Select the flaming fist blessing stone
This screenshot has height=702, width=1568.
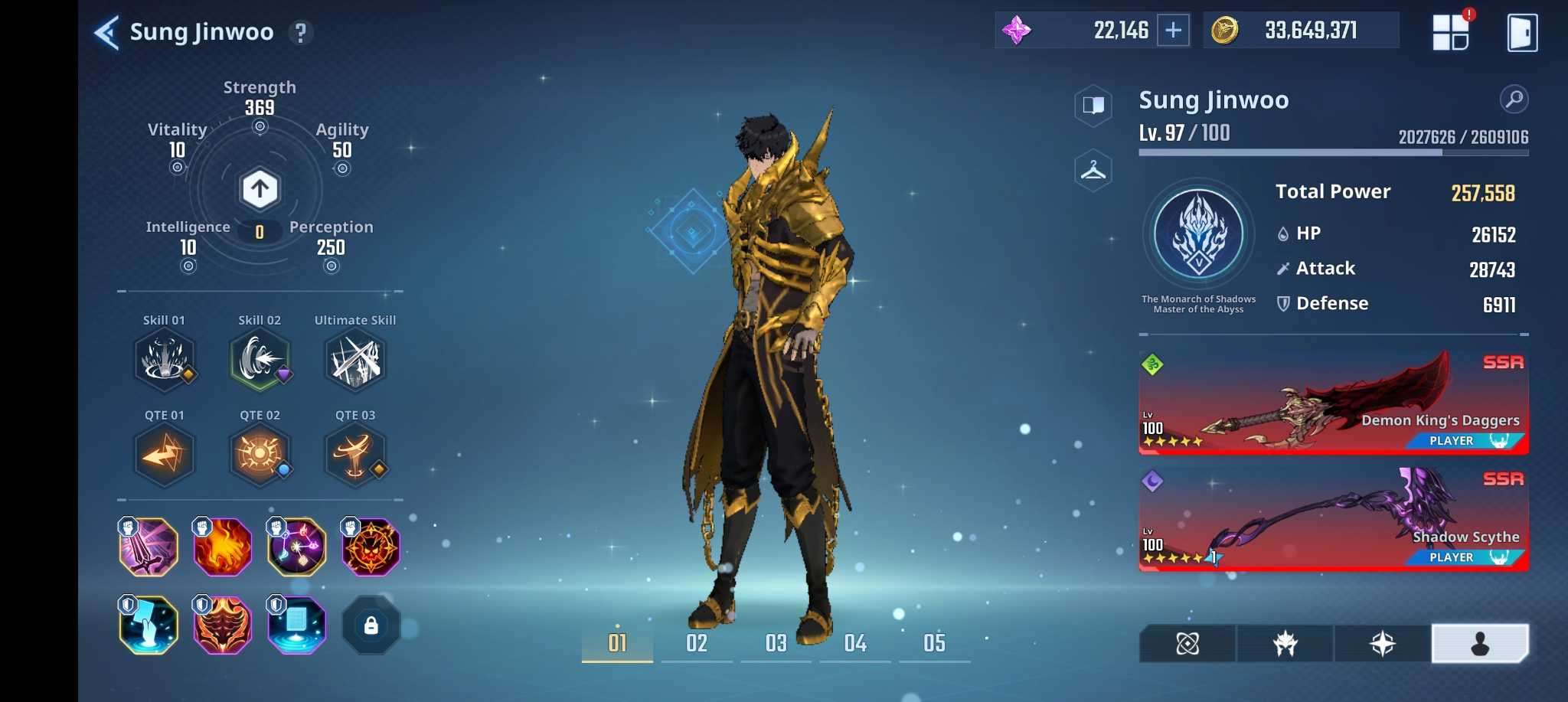222,547
